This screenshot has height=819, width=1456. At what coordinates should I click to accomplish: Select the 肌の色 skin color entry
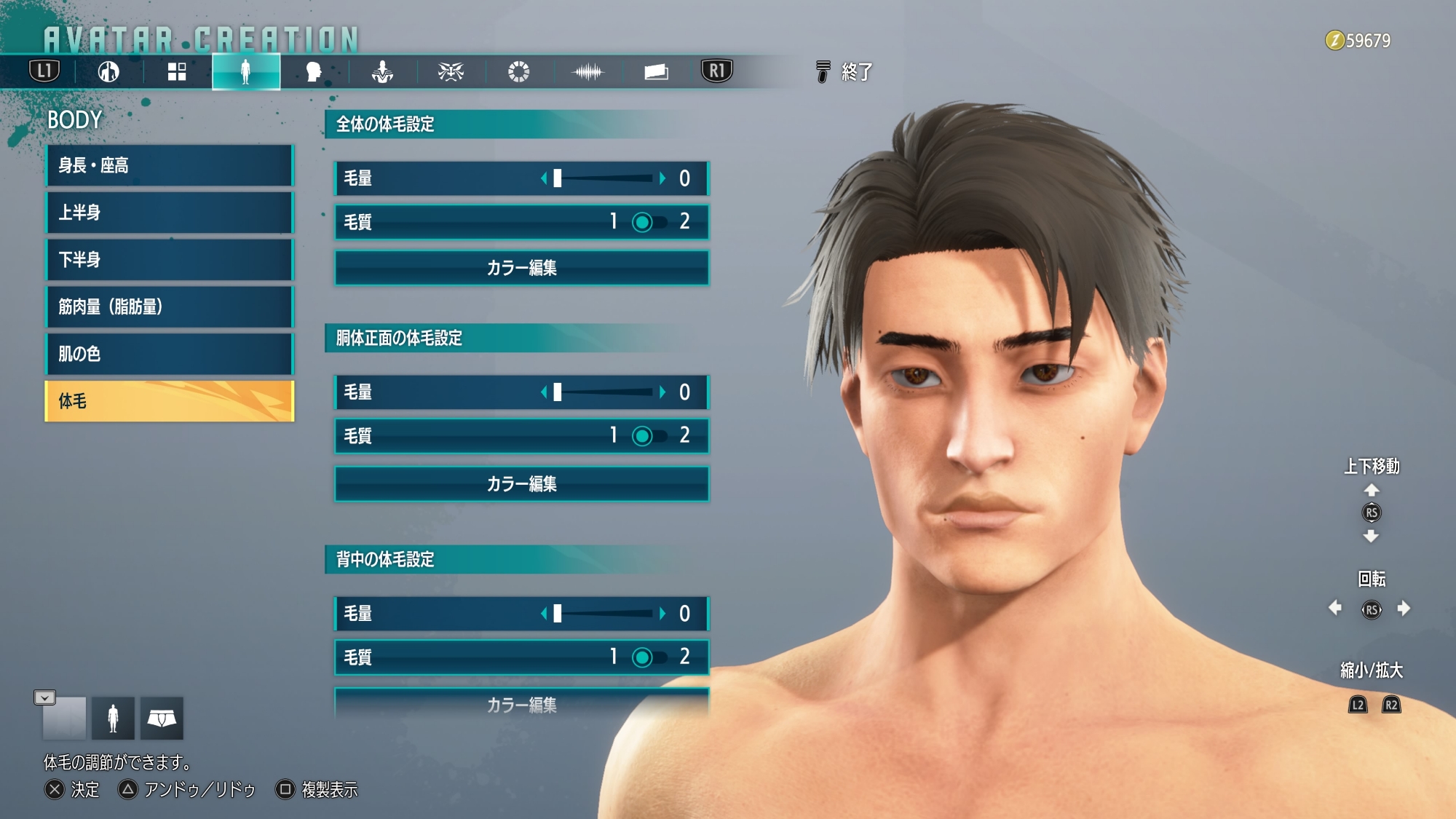170,355
